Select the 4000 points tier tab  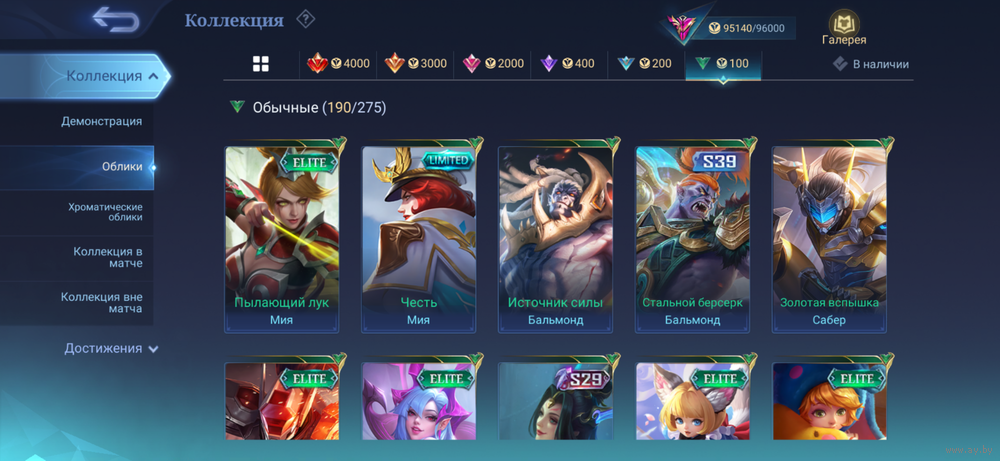(338, 64)
